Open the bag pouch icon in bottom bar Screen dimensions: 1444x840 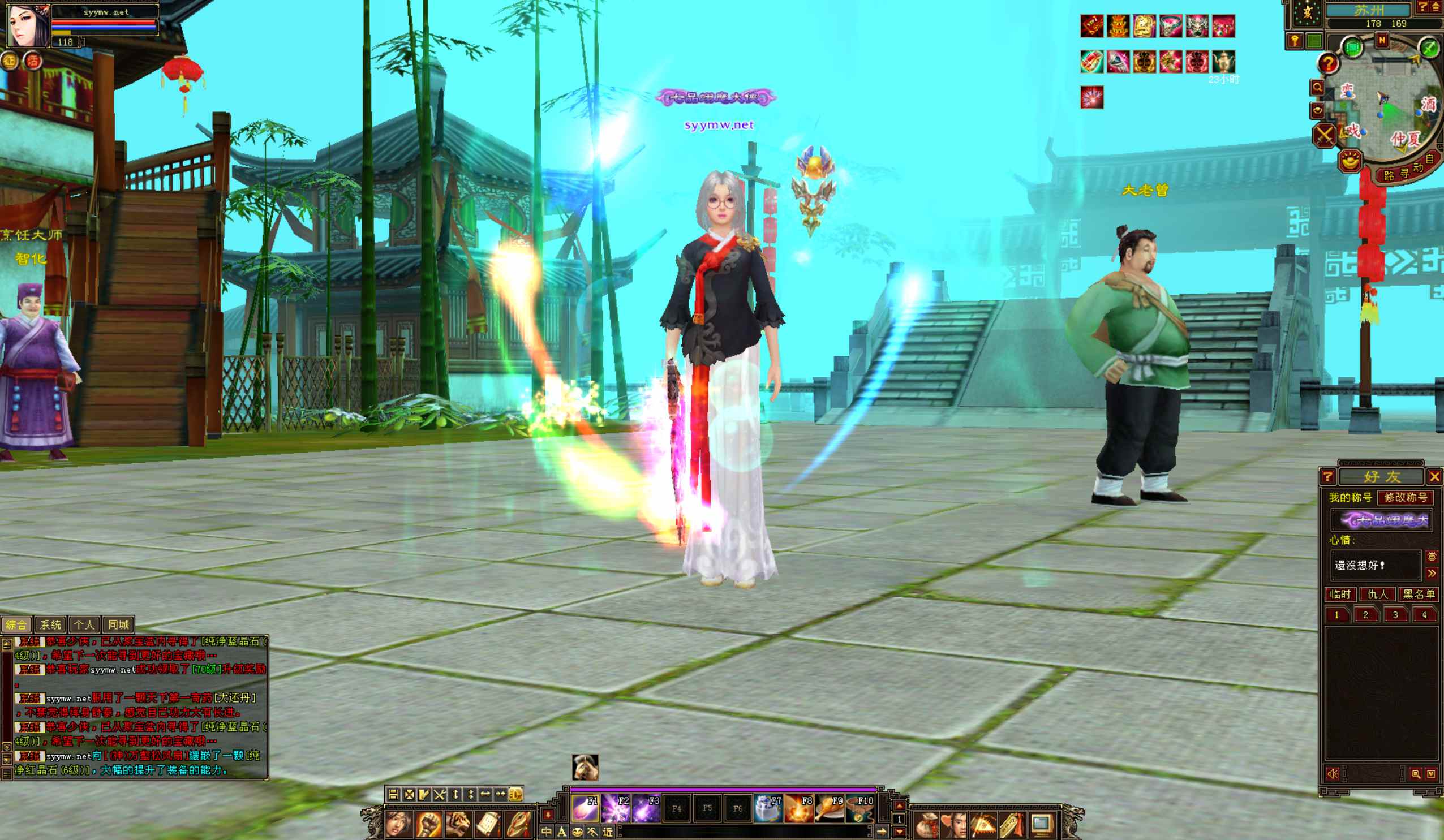pos(926,825)
